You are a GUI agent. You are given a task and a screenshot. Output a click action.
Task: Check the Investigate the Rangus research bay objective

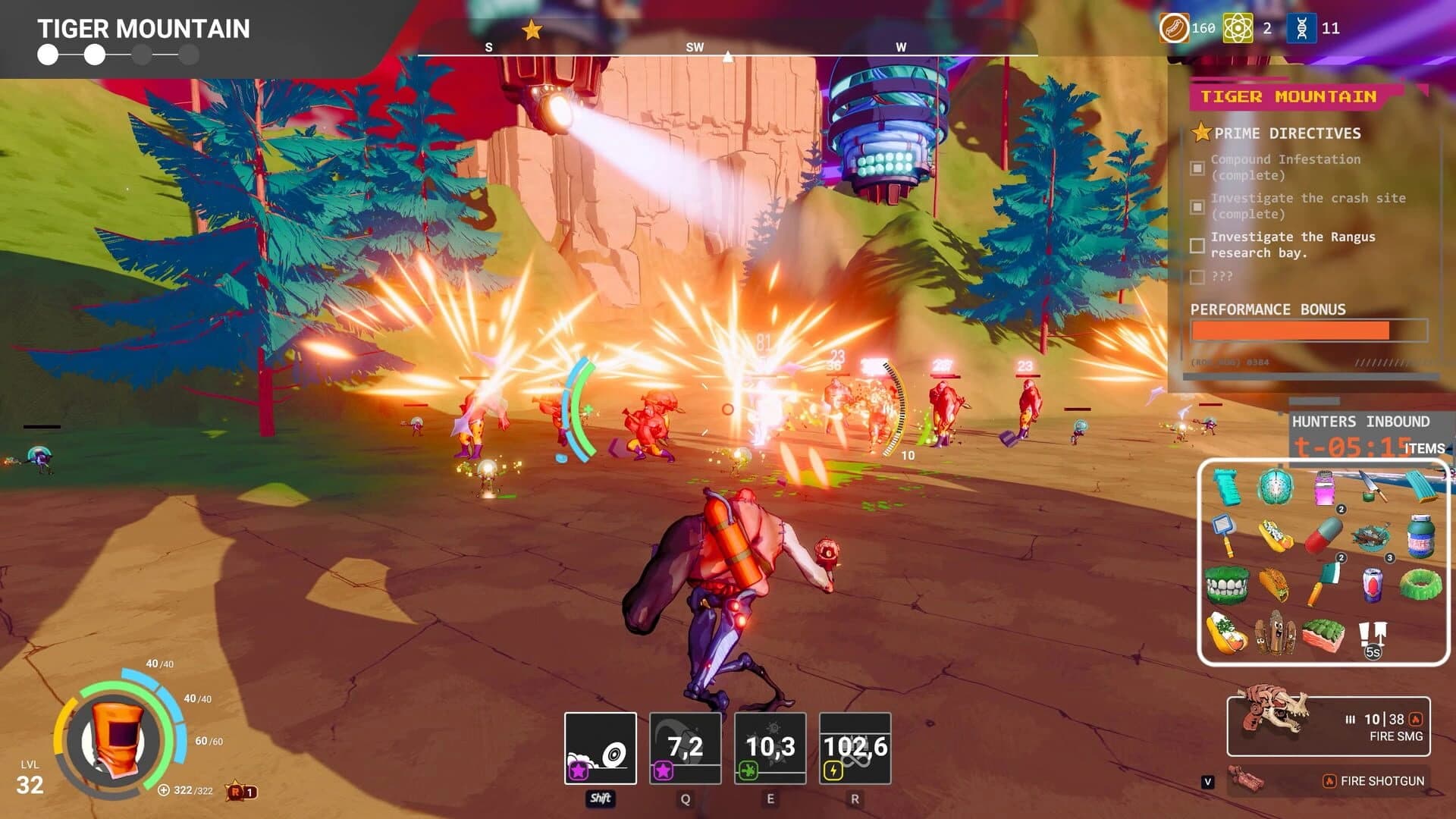[1198, 245]
